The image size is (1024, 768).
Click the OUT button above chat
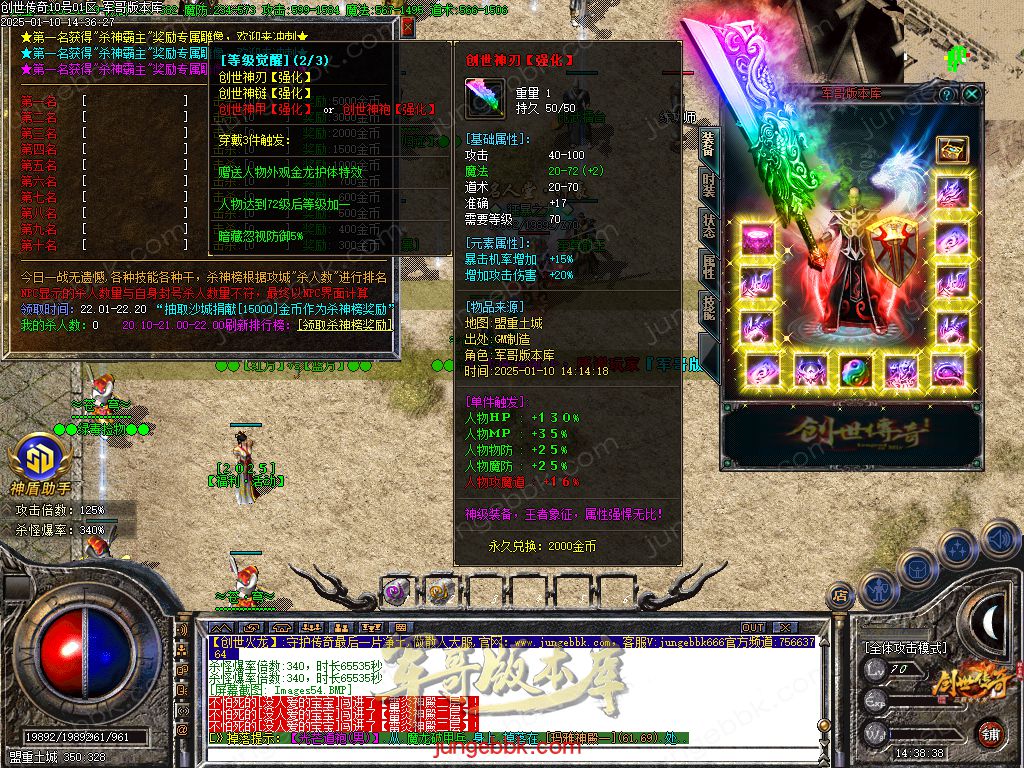753,628
